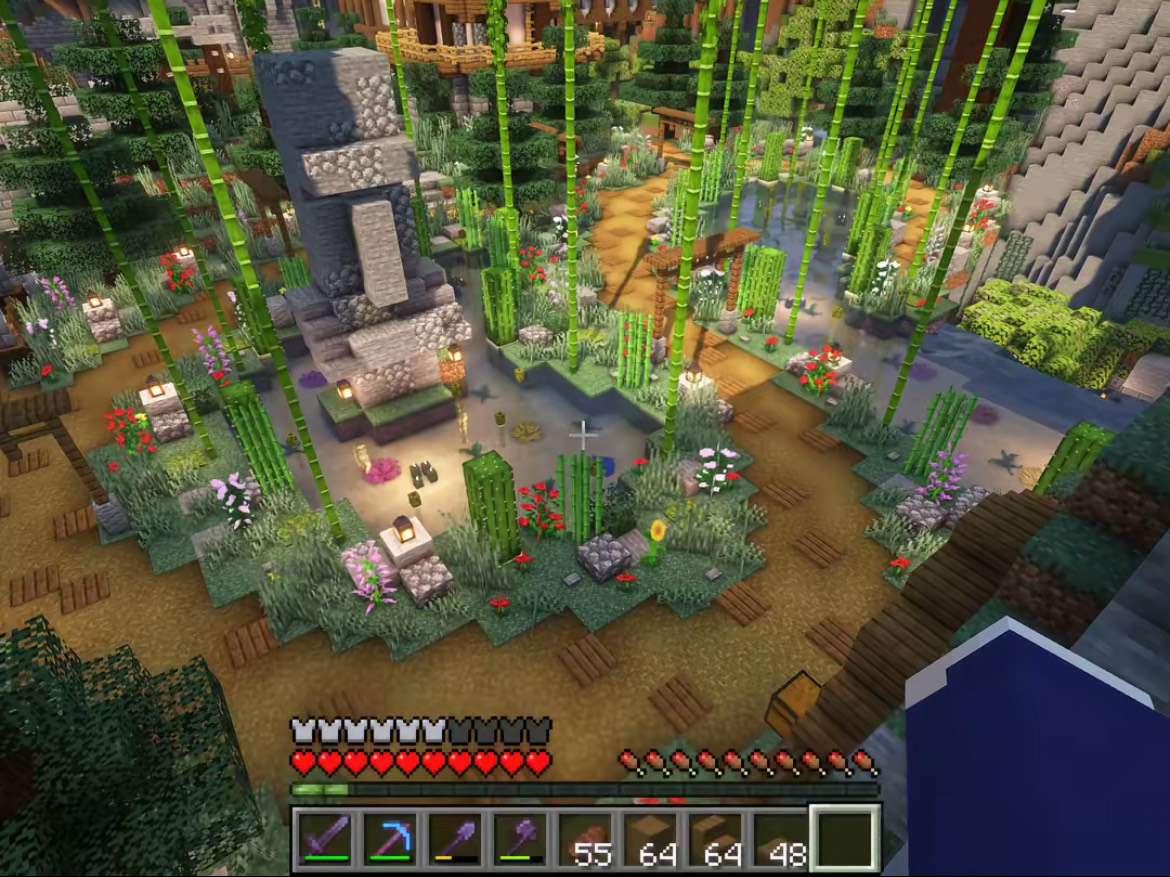Screen dimensions: 1170x877
Task: Select the wooden plank block stack
Action: [x=650, y=837]
